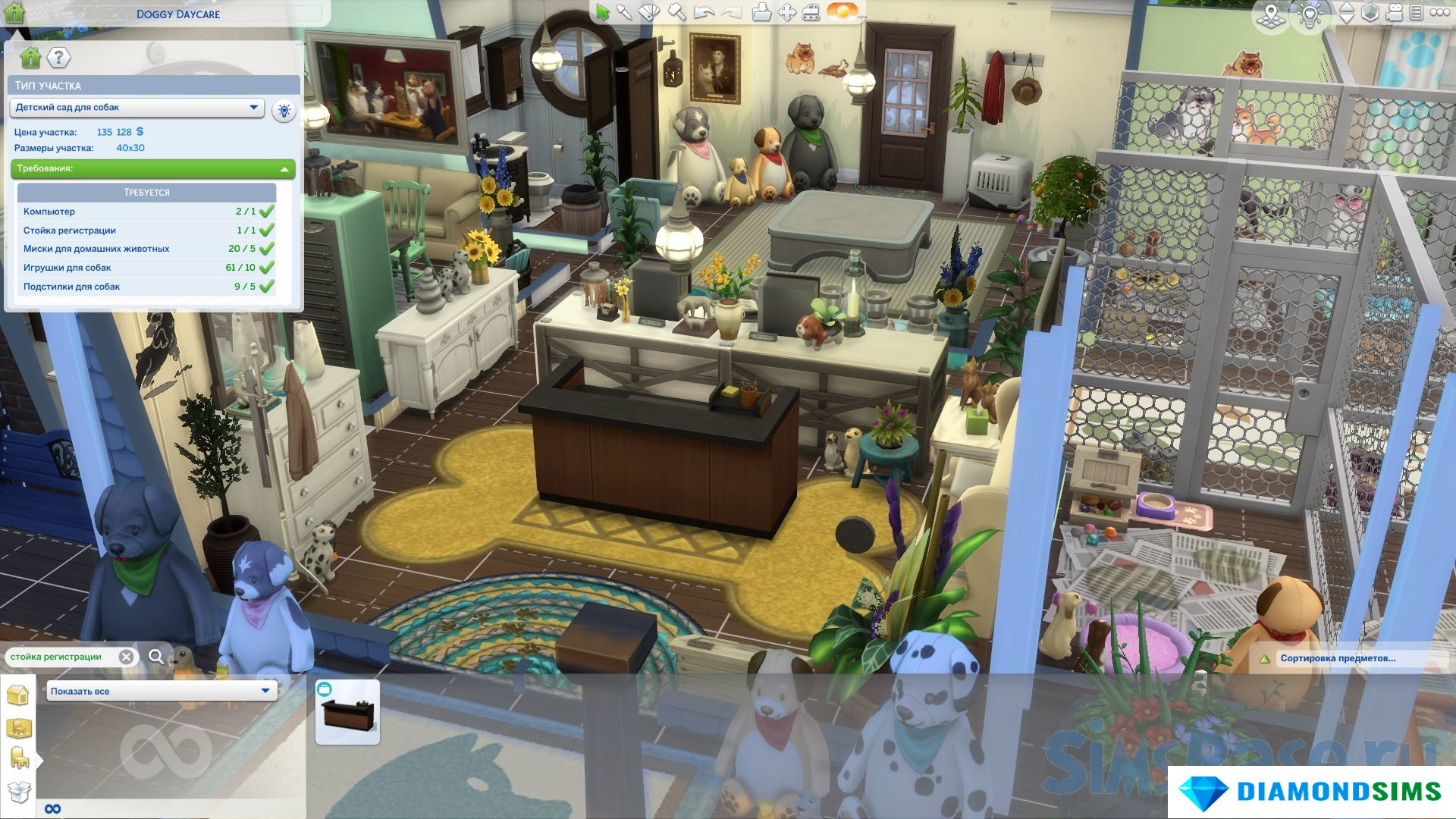
Task: Pick the sledgehammer demolish tool
Action: (x=676, y=12)
